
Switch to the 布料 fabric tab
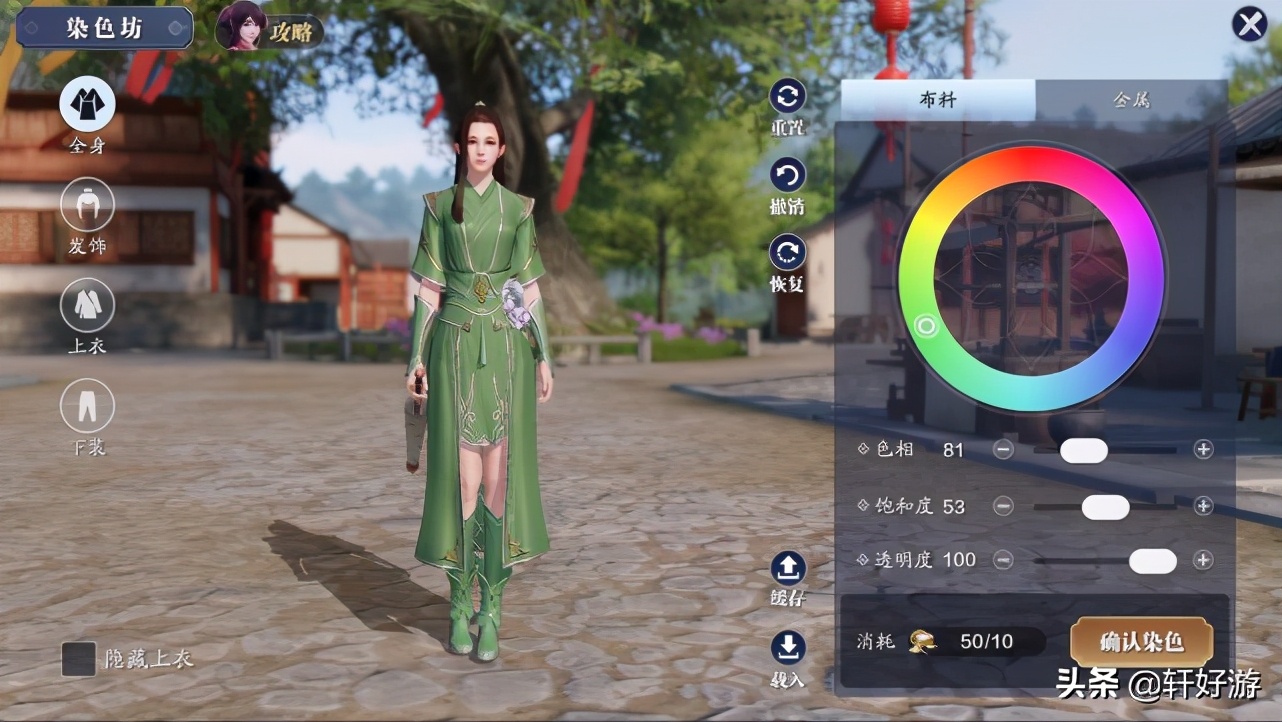pyautogui.click(x=937, y=100)
